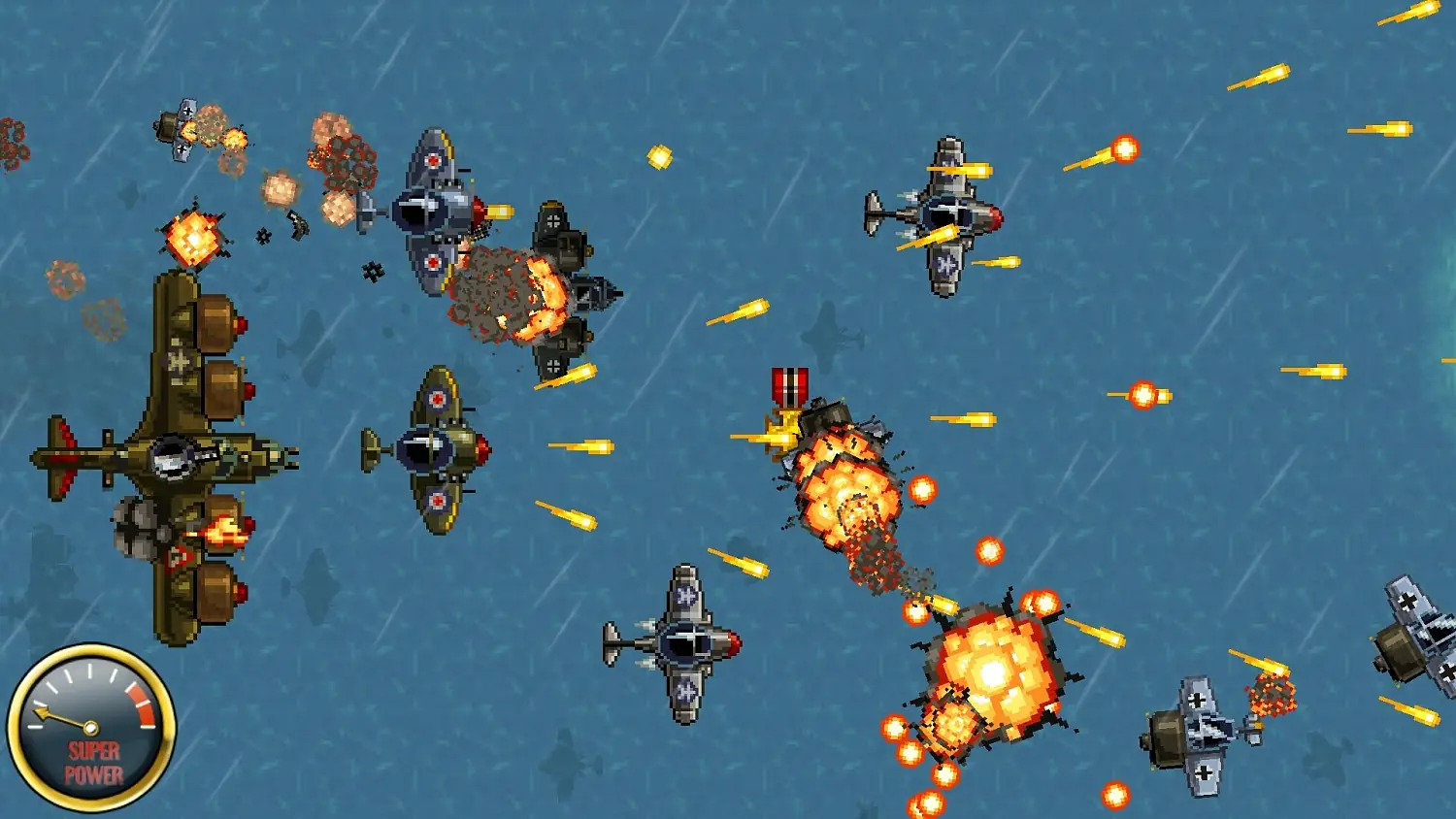The width and height of the screenshot is (1456, 819).
Task: Click the red-striped medal pickup
Action: pos(789,385)
